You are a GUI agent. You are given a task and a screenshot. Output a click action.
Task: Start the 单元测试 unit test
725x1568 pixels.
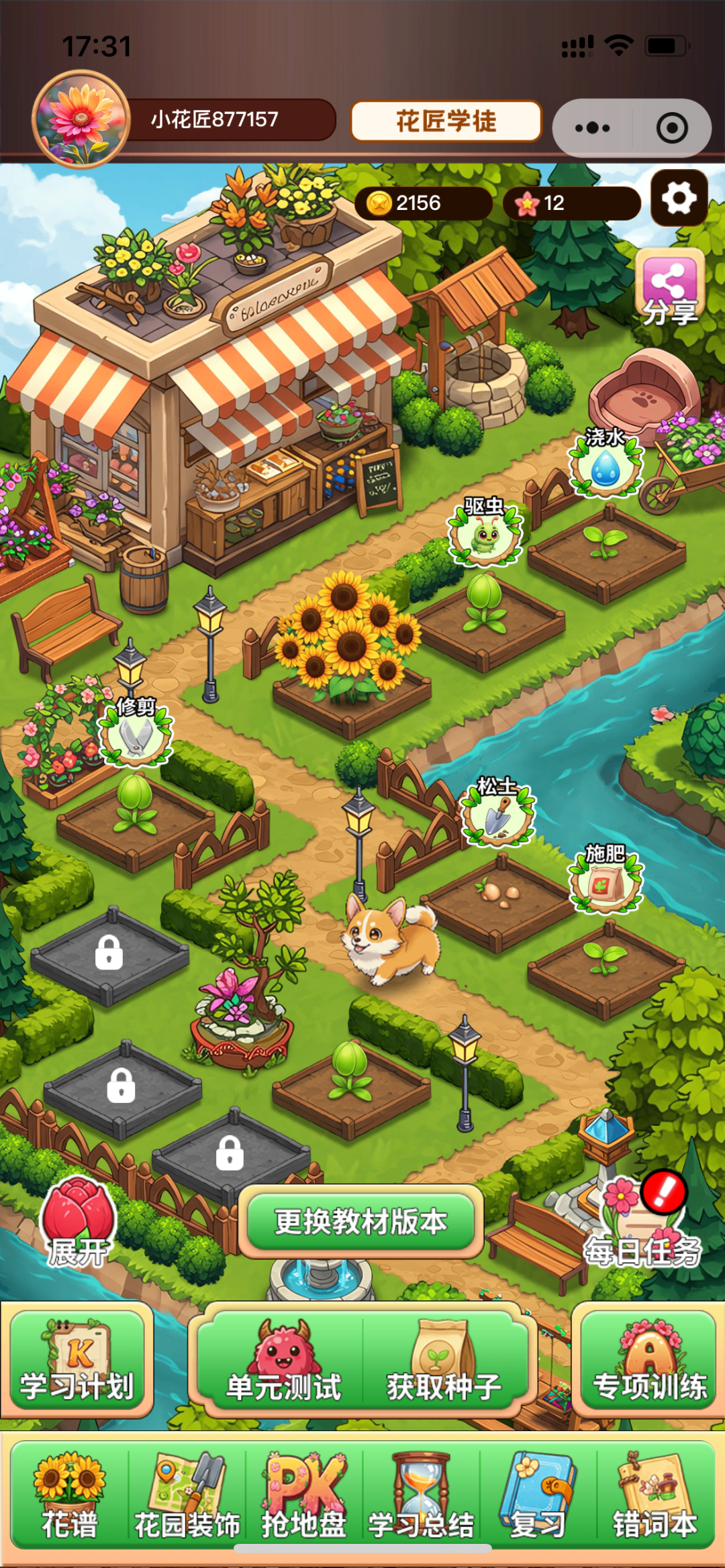(283, 1361)
